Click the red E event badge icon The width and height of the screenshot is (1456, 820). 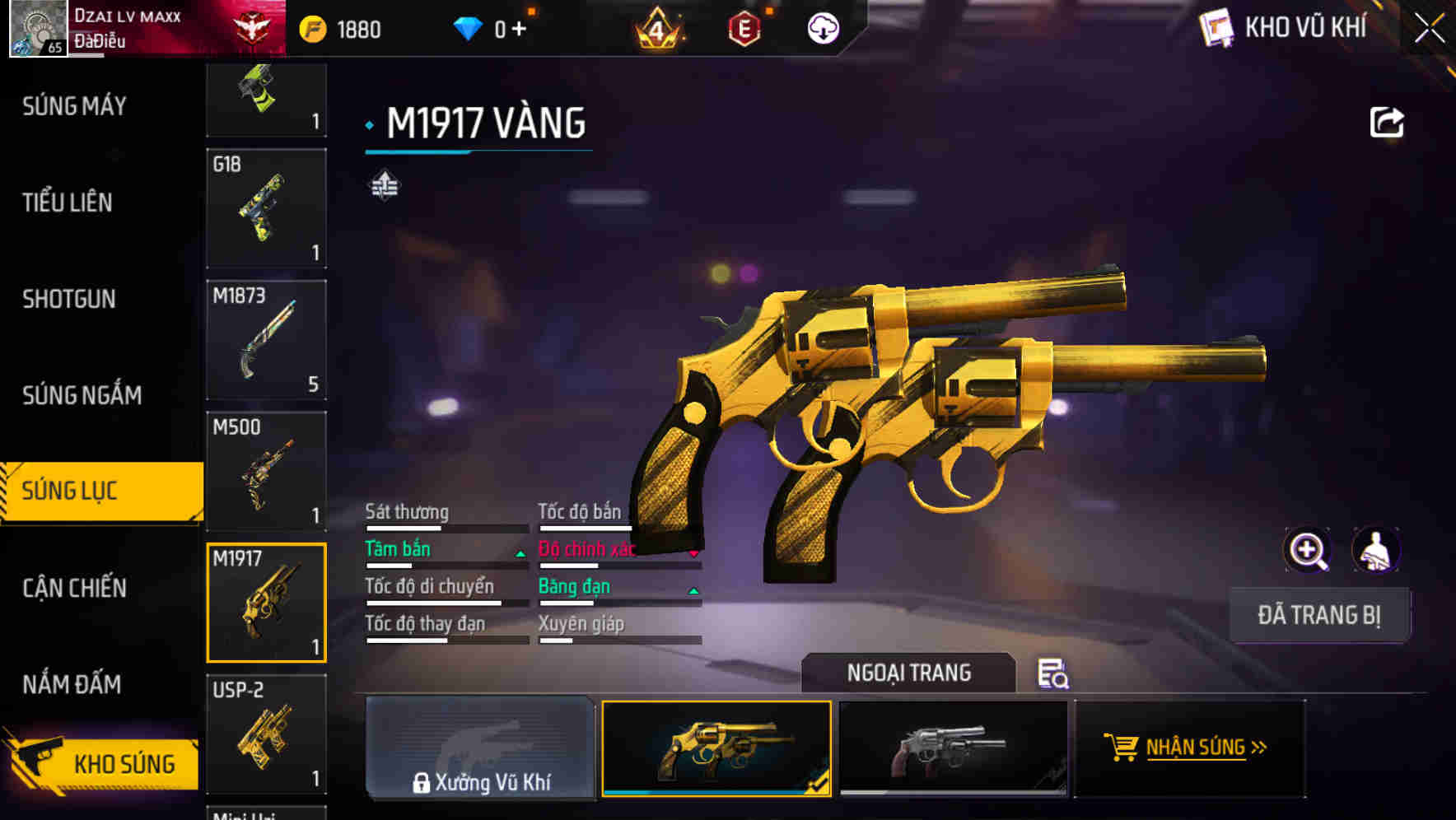(745, 27)
